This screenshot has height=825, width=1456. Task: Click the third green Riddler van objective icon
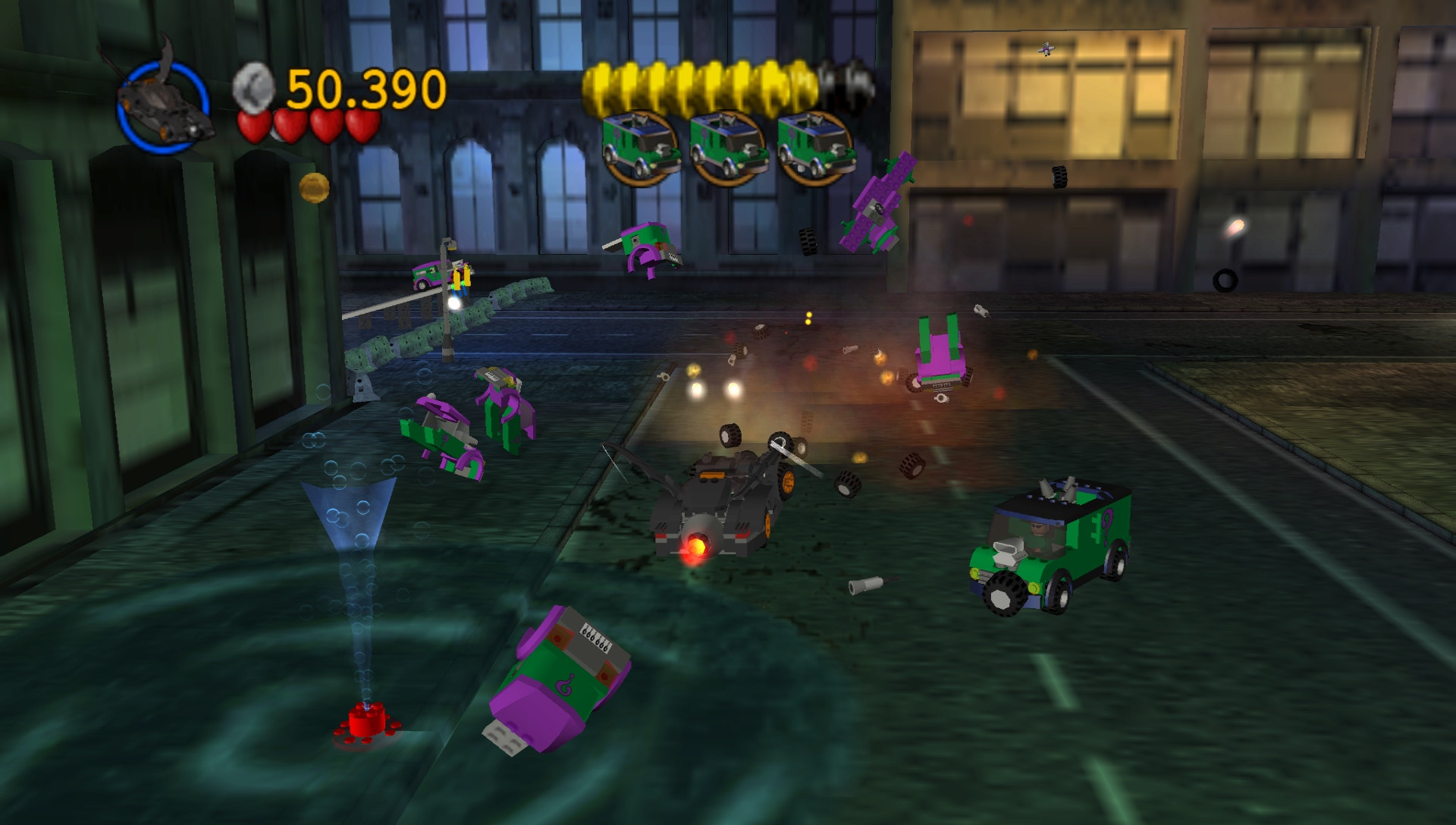[814, 143]
